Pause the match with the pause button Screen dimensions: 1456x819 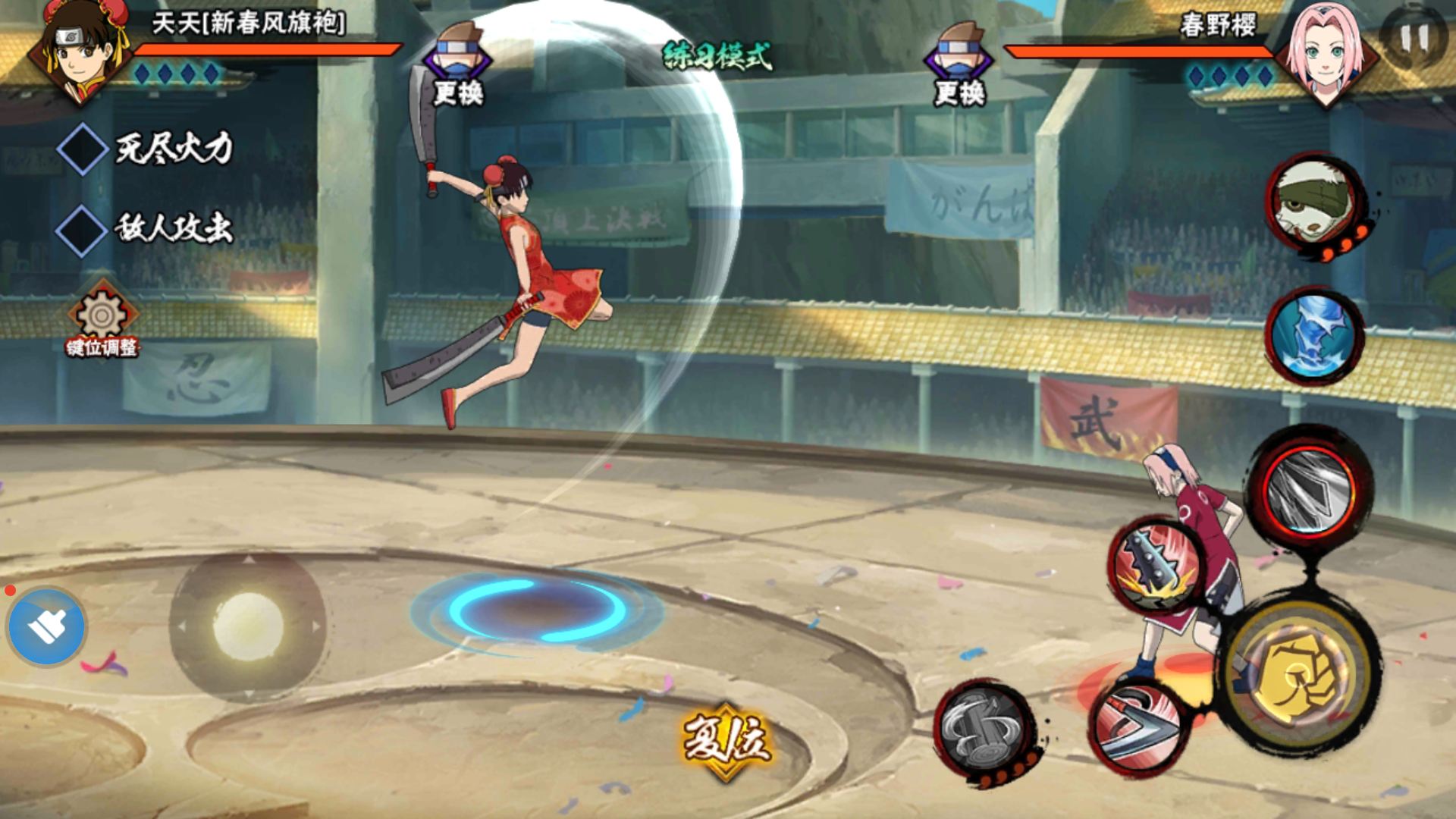click(x=1413, y=38)
